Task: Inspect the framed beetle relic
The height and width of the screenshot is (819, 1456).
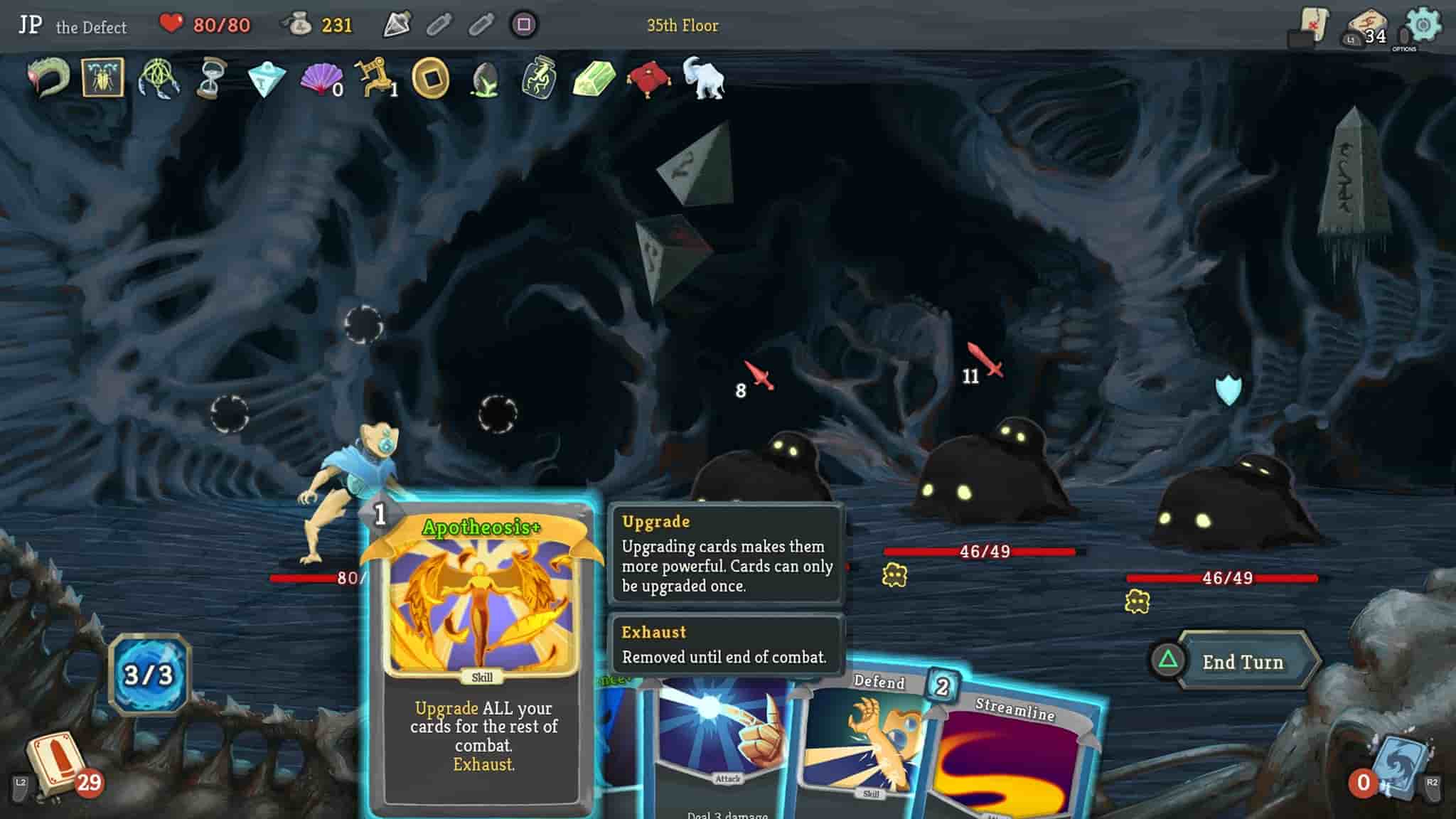Action: point(103,78)
